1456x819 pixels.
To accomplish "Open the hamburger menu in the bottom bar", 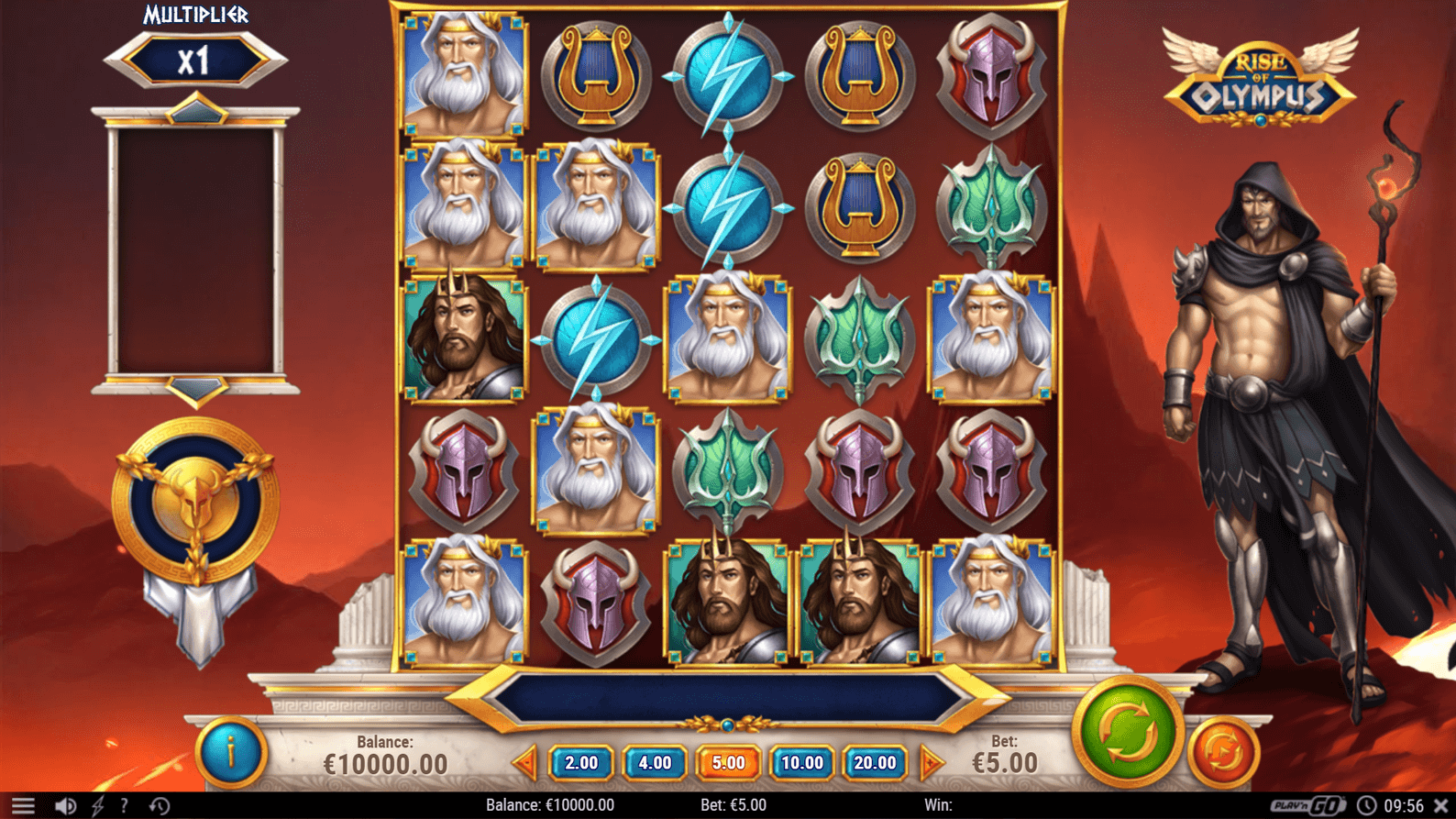I will click(x=25, y=803).
